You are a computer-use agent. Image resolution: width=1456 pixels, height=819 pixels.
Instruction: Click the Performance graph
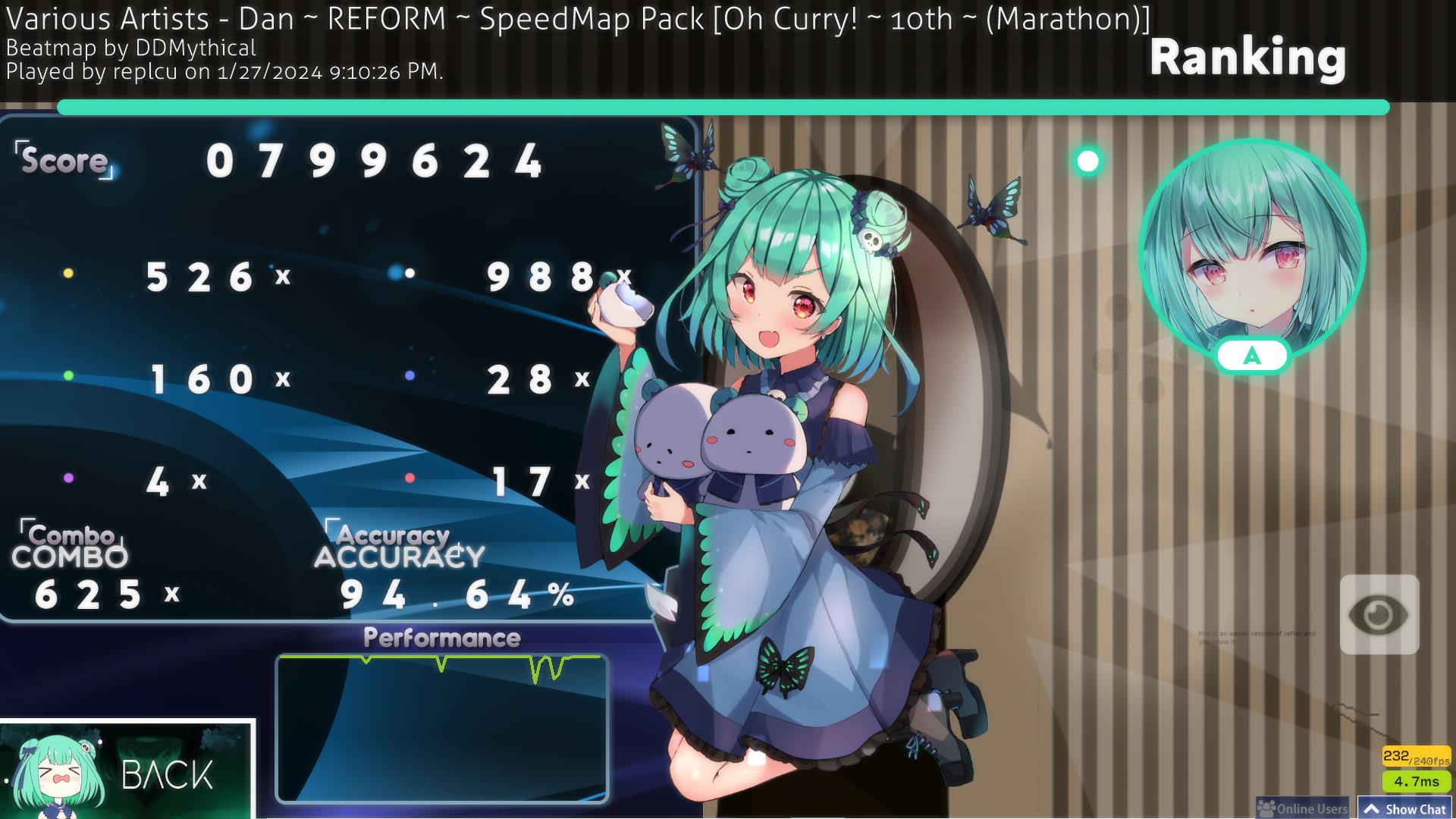[x=442, y=728]
